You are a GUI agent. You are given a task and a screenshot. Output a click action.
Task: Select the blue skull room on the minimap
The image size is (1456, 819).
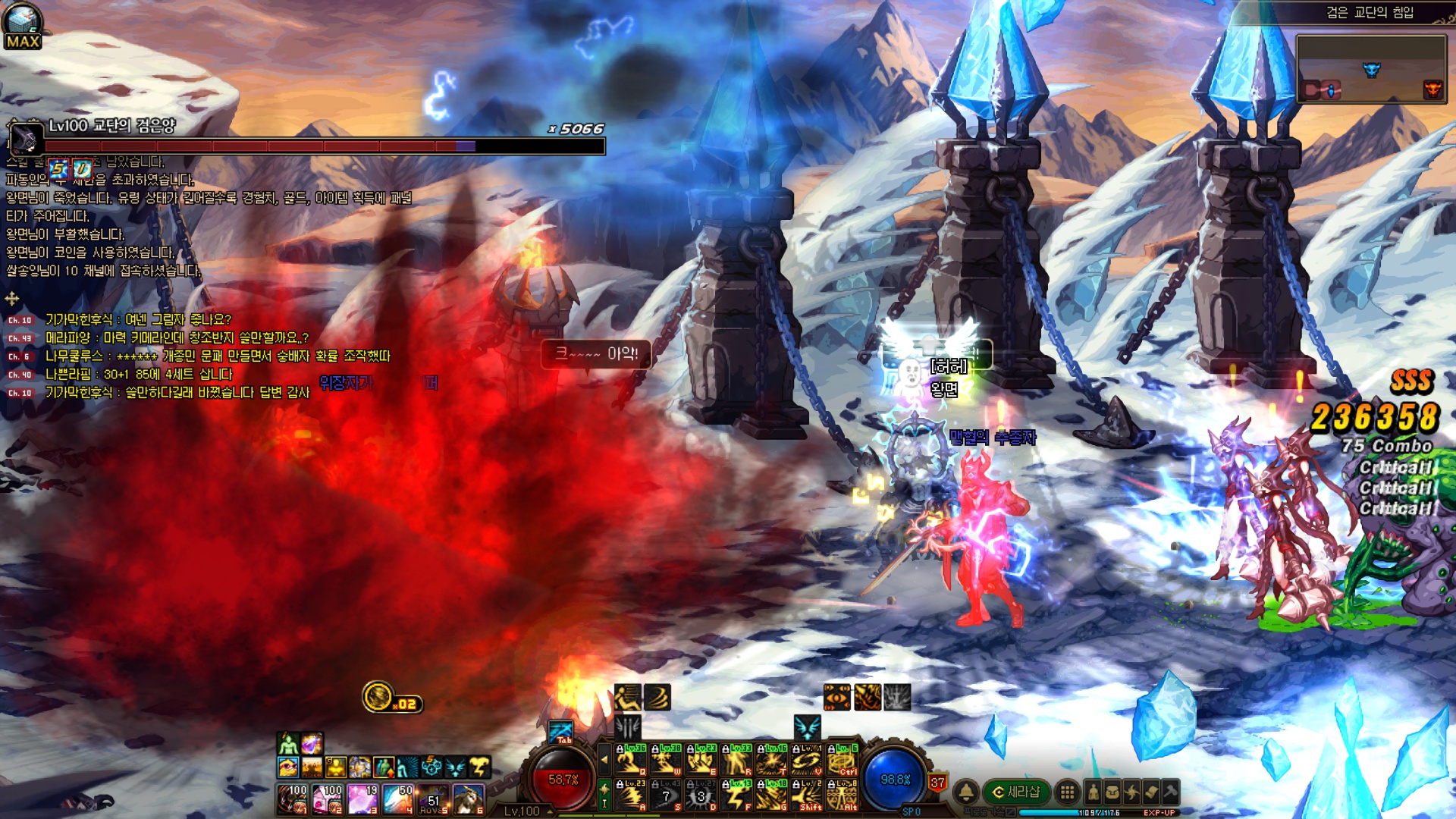tap(1371, 71)
